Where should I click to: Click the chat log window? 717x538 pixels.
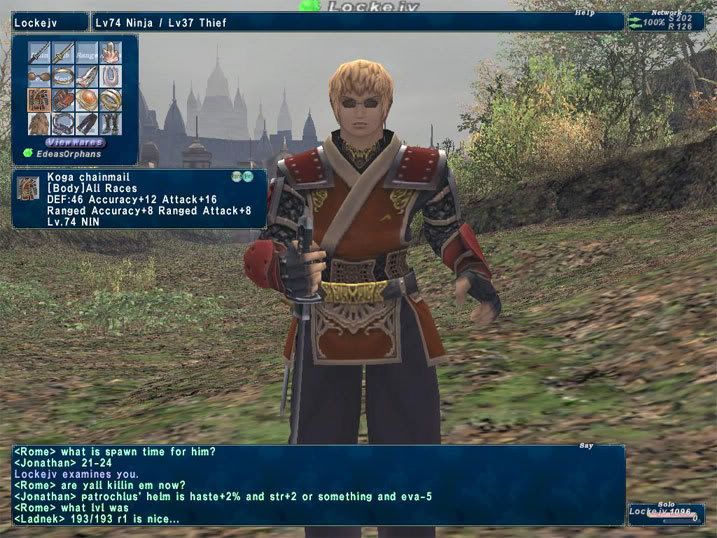point(318,485)
